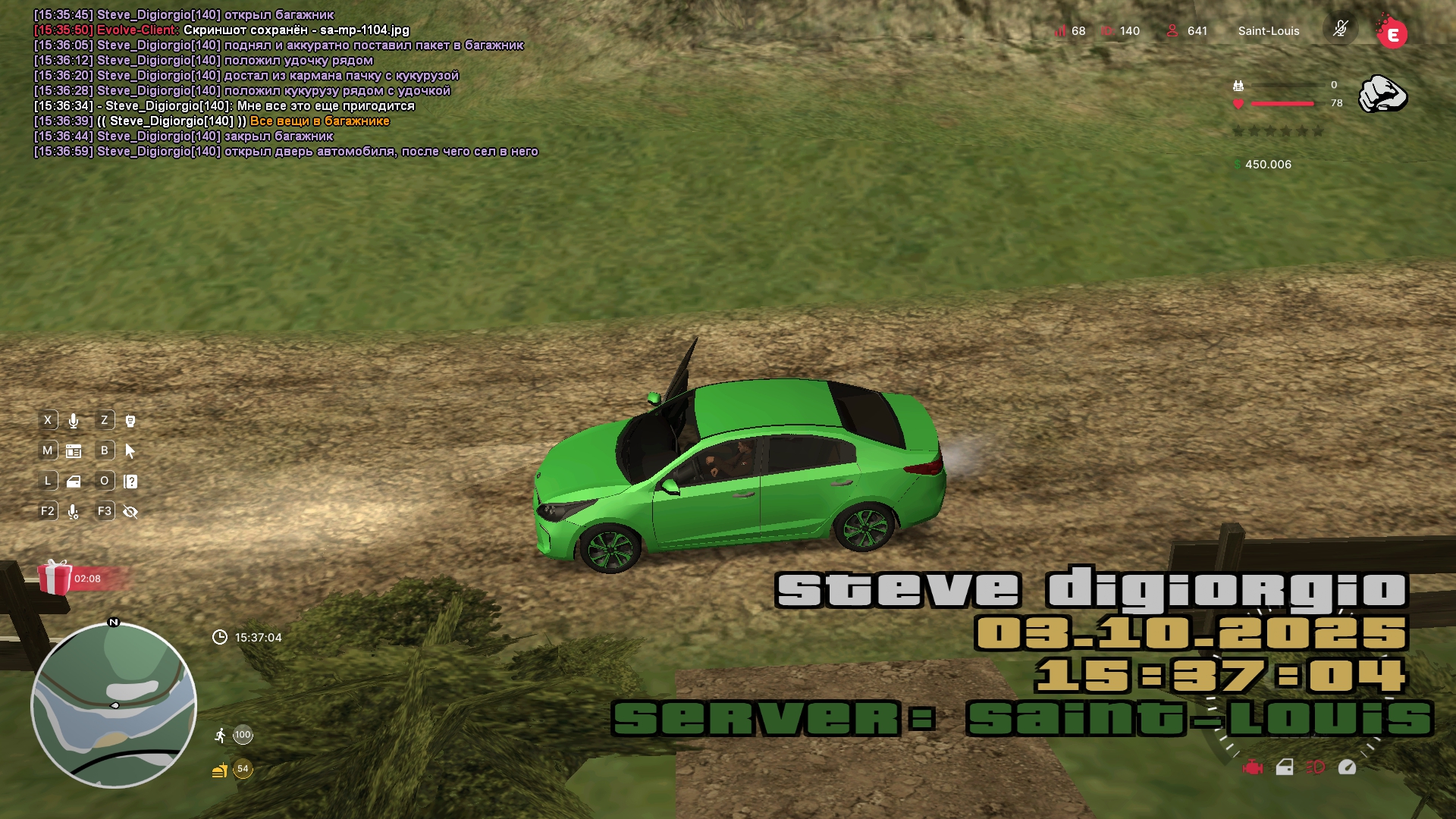The width and height of the screenshot is (1456, 819).
Task: Toggle the crossed-eye hide HUD icon
Action: tap(130, 512)
